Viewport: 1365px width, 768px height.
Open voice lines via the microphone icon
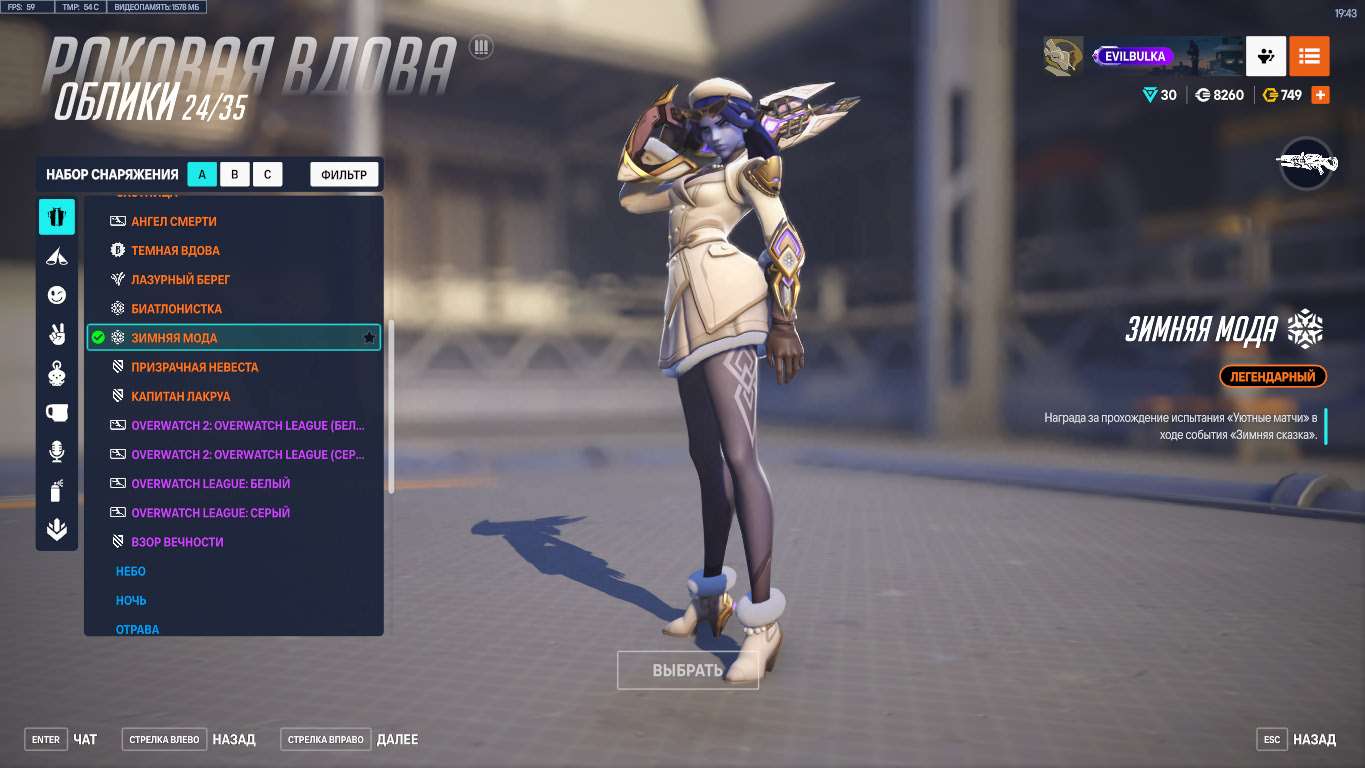[x=57, y=451]
